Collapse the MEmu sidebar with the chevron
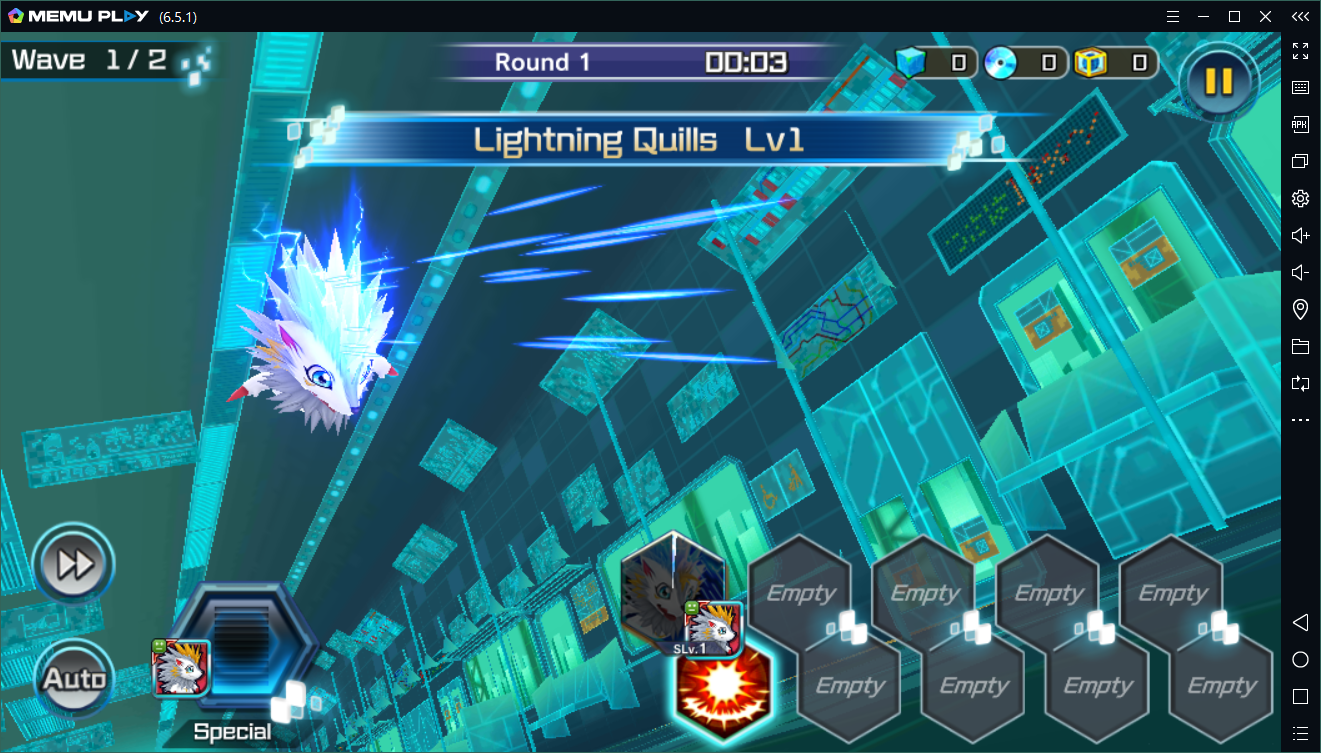 (x=1300, y=16)
